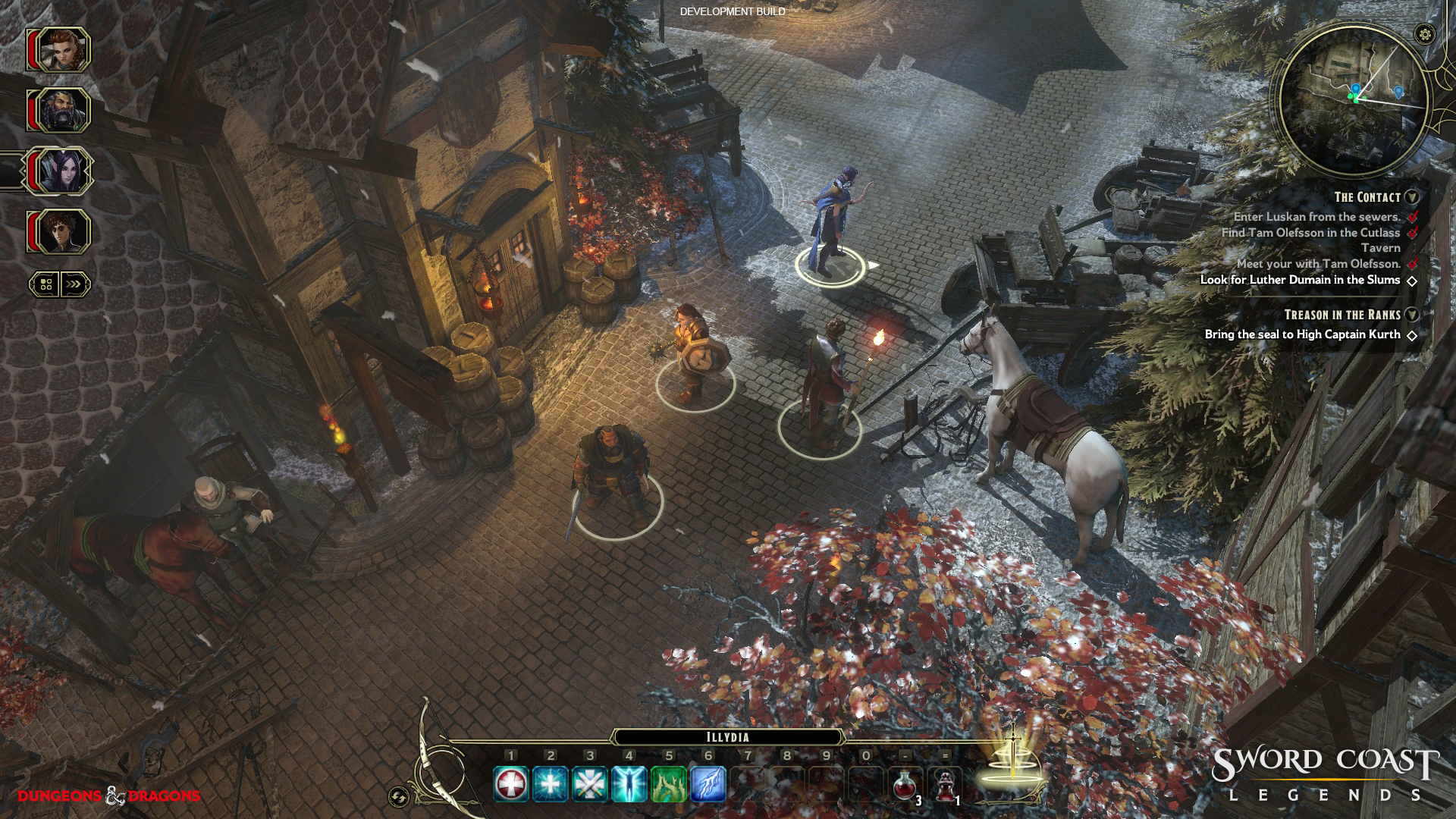Open the gear settings button by minimap
Image resolution: width=1456 pixels, height=819 pixels.
pyautogui.click(x=1425, y=34)
